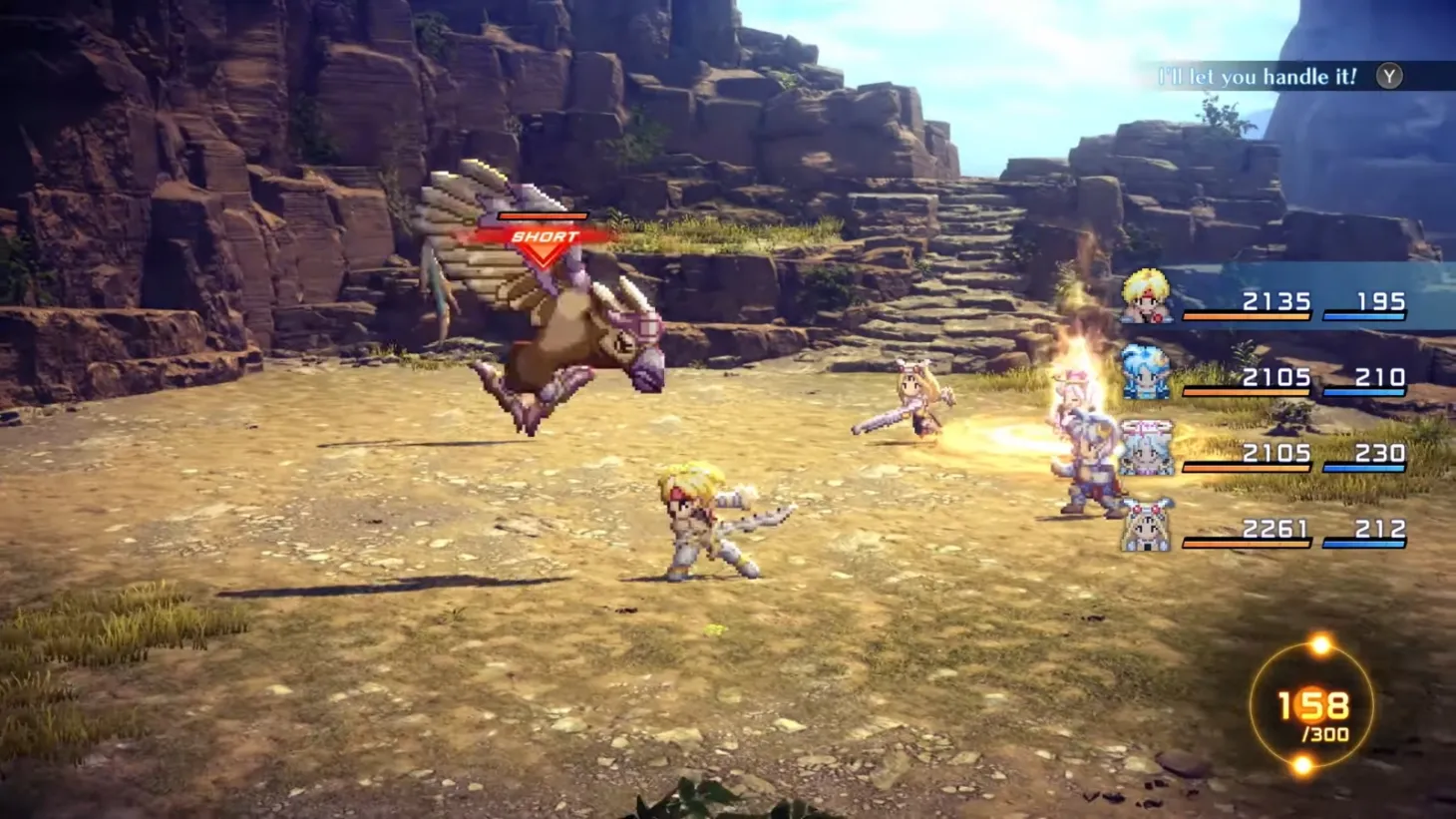The image size is (1456, 819).
Task: Click the red SHORT target indicator
Action: (544, 239)
